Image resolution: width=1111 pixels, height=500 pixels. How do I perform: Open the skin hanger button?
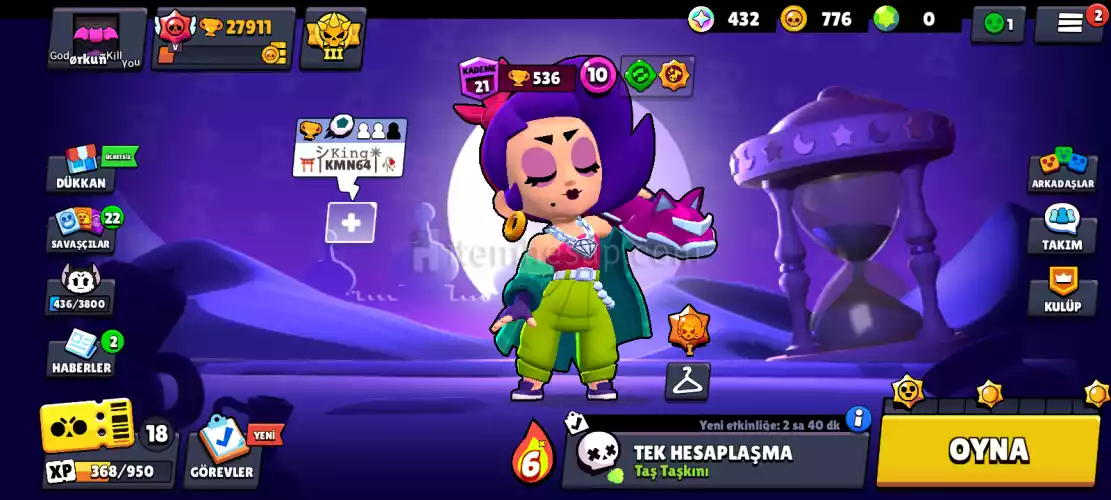[x=688, y=380]
